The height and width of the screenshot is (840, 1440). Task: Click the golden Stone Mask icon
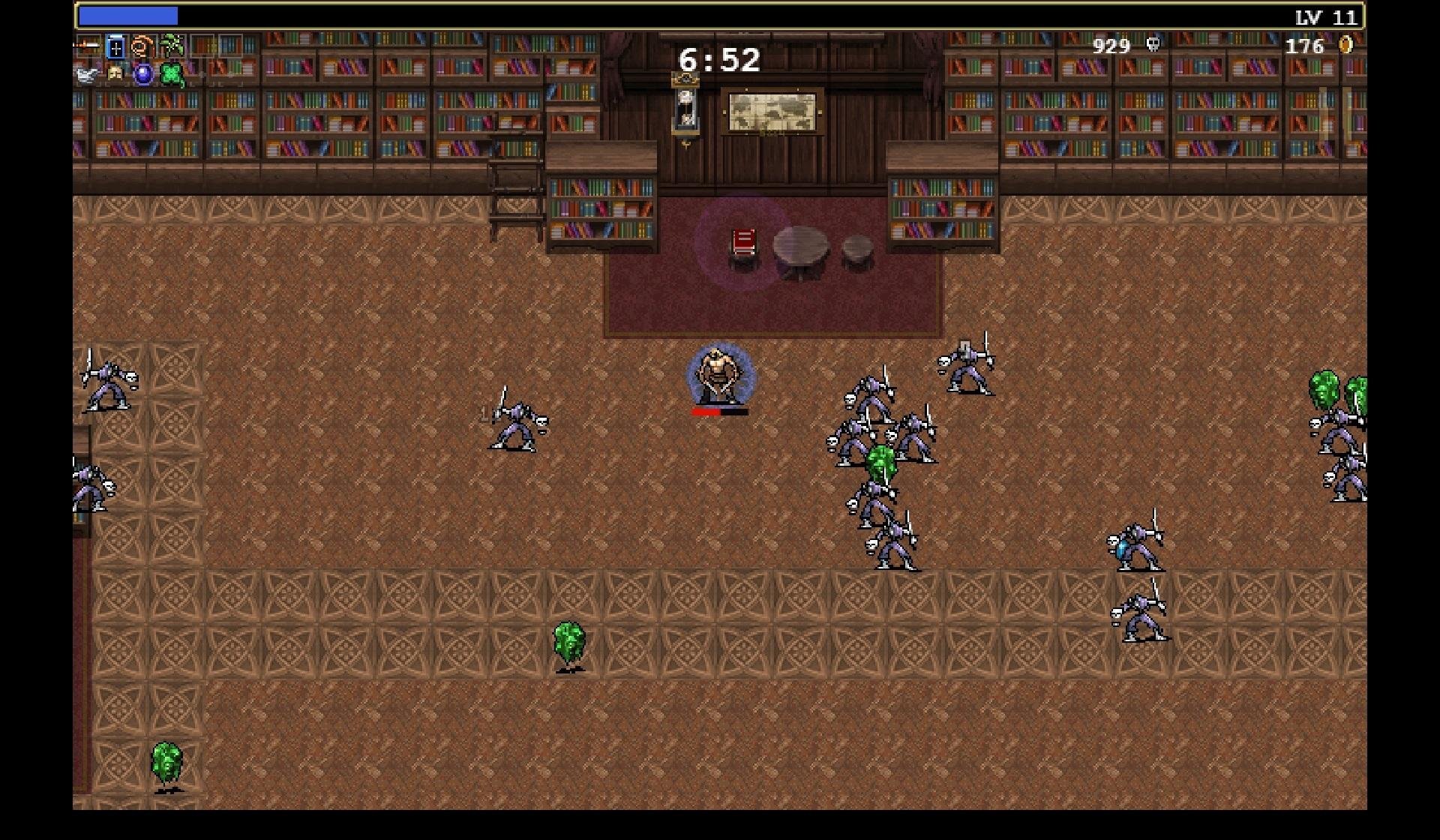[x=115, y=73]
